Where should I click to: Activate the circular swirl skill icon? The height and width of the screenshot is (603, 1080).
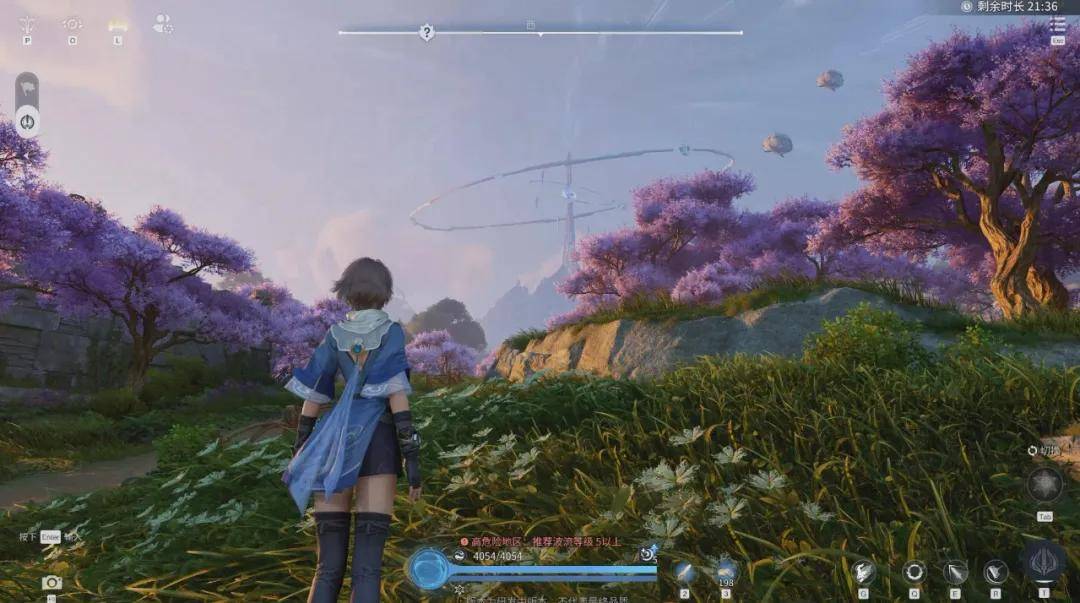coord(914,572)
